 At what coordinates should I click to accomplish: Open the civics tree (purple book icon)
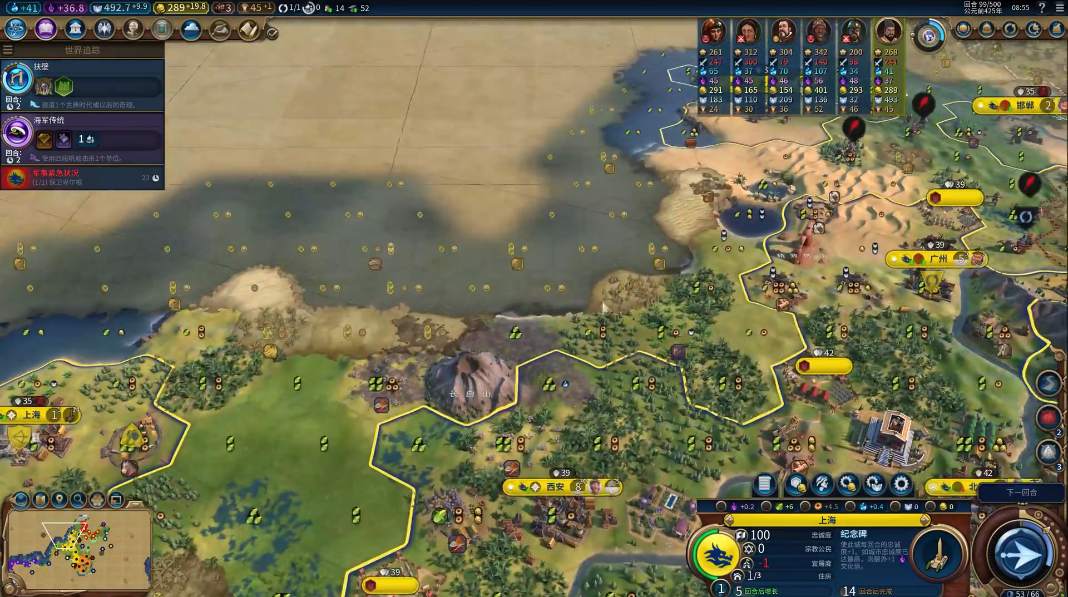click(x=45, y=29)
